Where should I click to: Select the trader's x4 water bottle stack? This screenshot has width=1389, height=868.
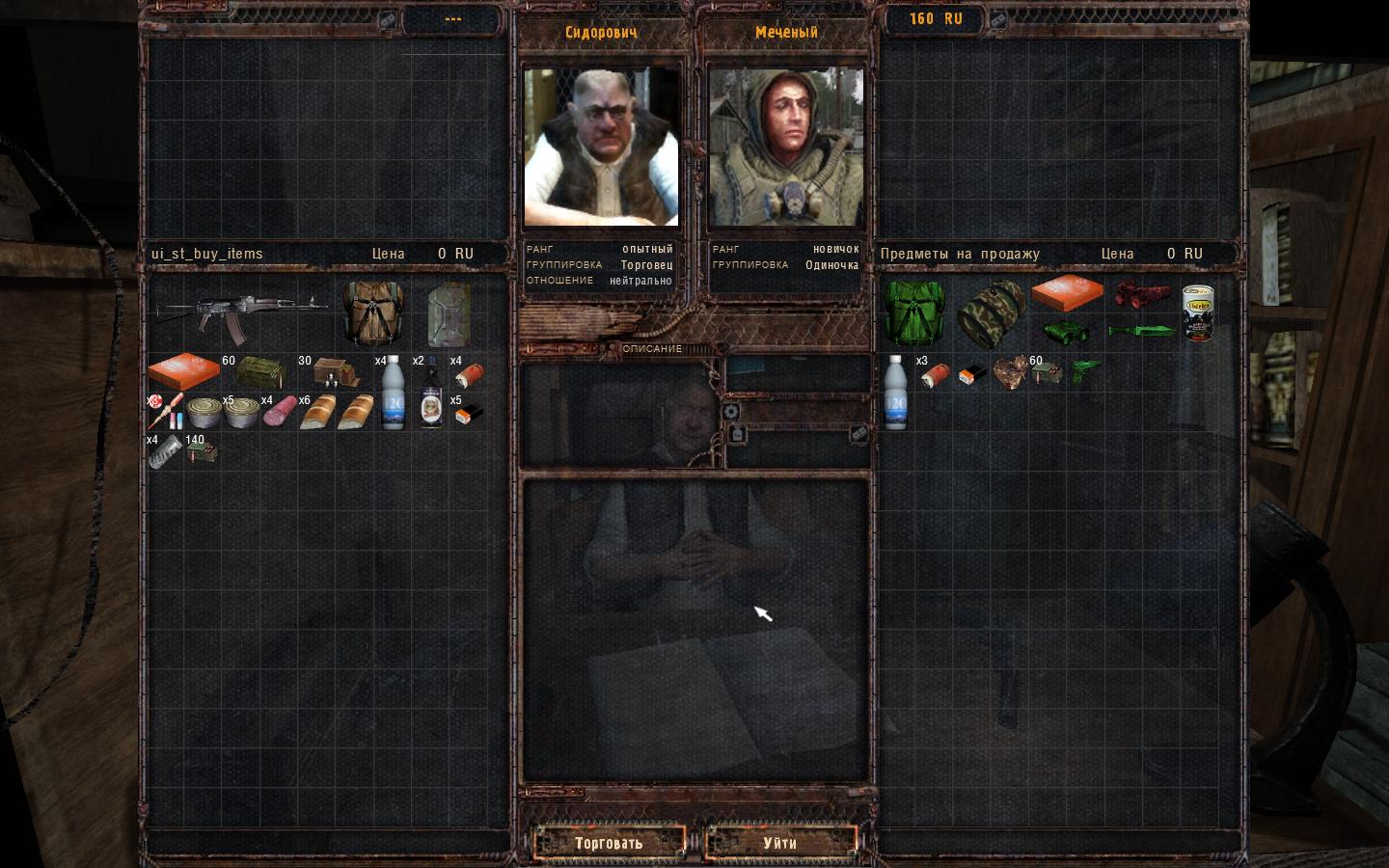click(x=392, y=393)
